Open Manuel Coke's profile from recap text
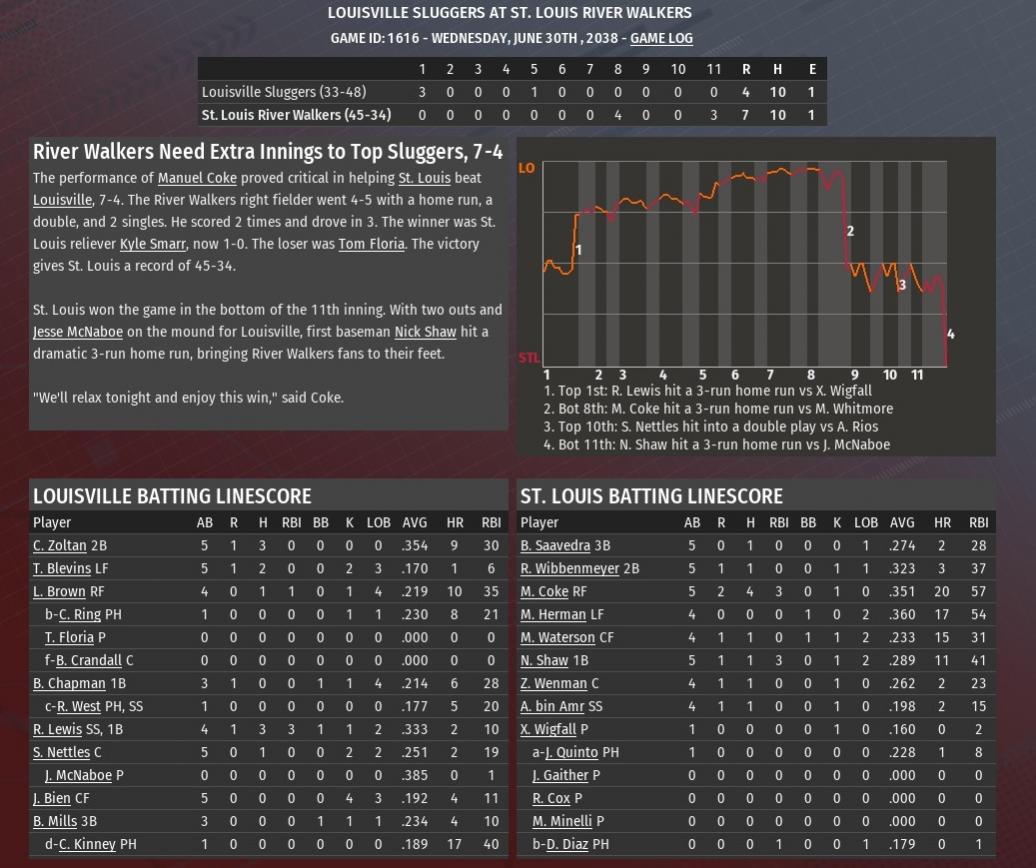Viewport: 1036px width, 868px height. pyautogui.click(x=197, y=178)
